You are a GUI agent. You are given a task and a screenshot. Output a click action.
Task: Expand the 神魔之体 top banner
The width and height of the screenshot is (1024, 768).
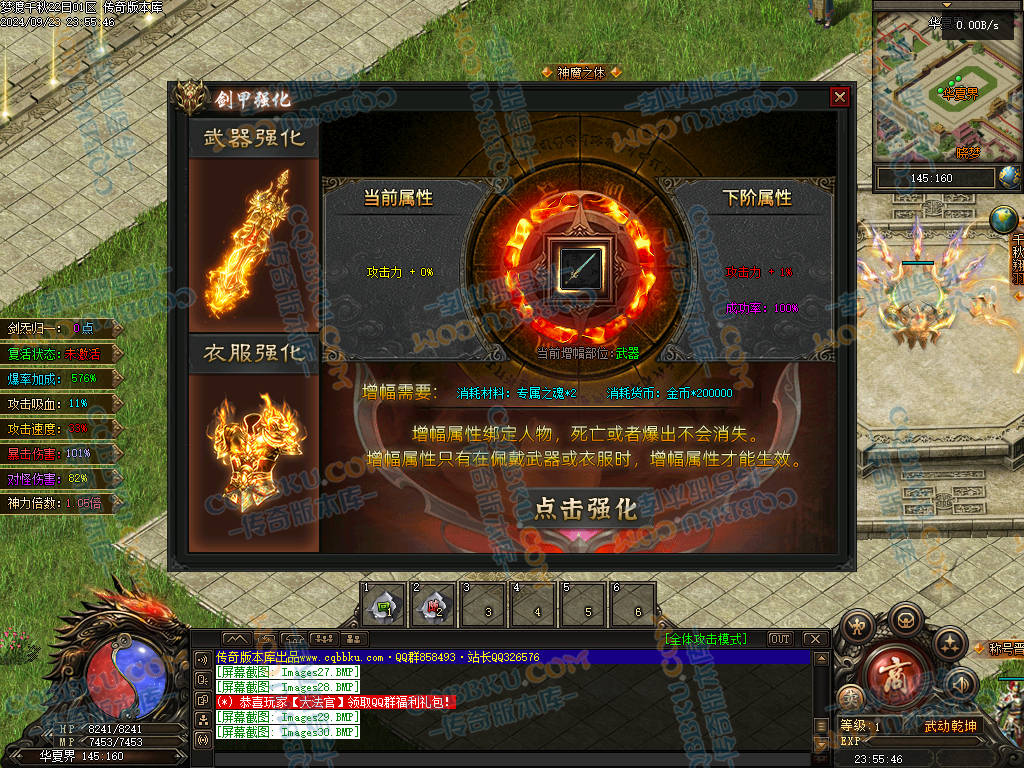coord(581,72)
